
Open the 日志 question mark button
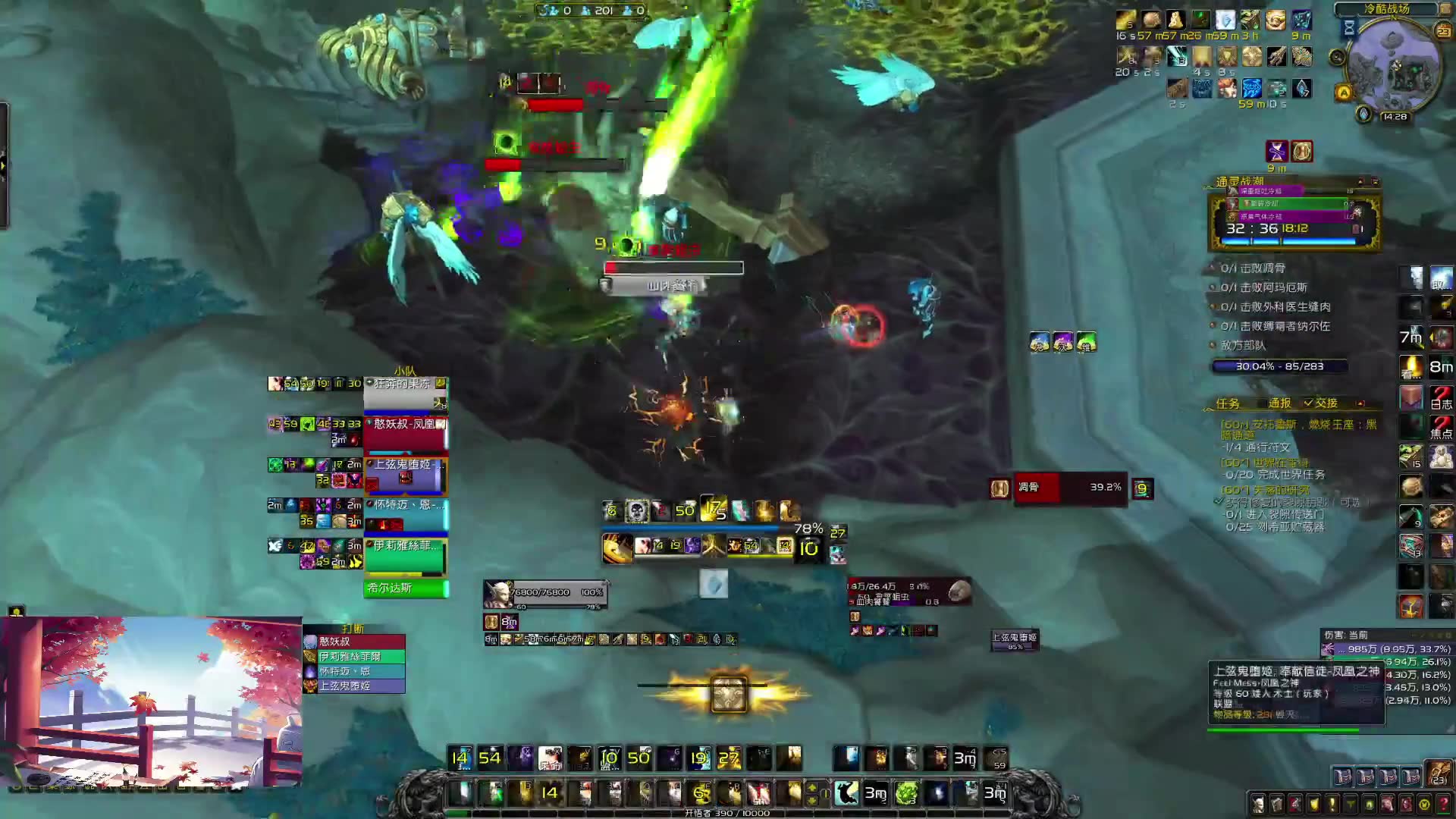(1441, 397)
